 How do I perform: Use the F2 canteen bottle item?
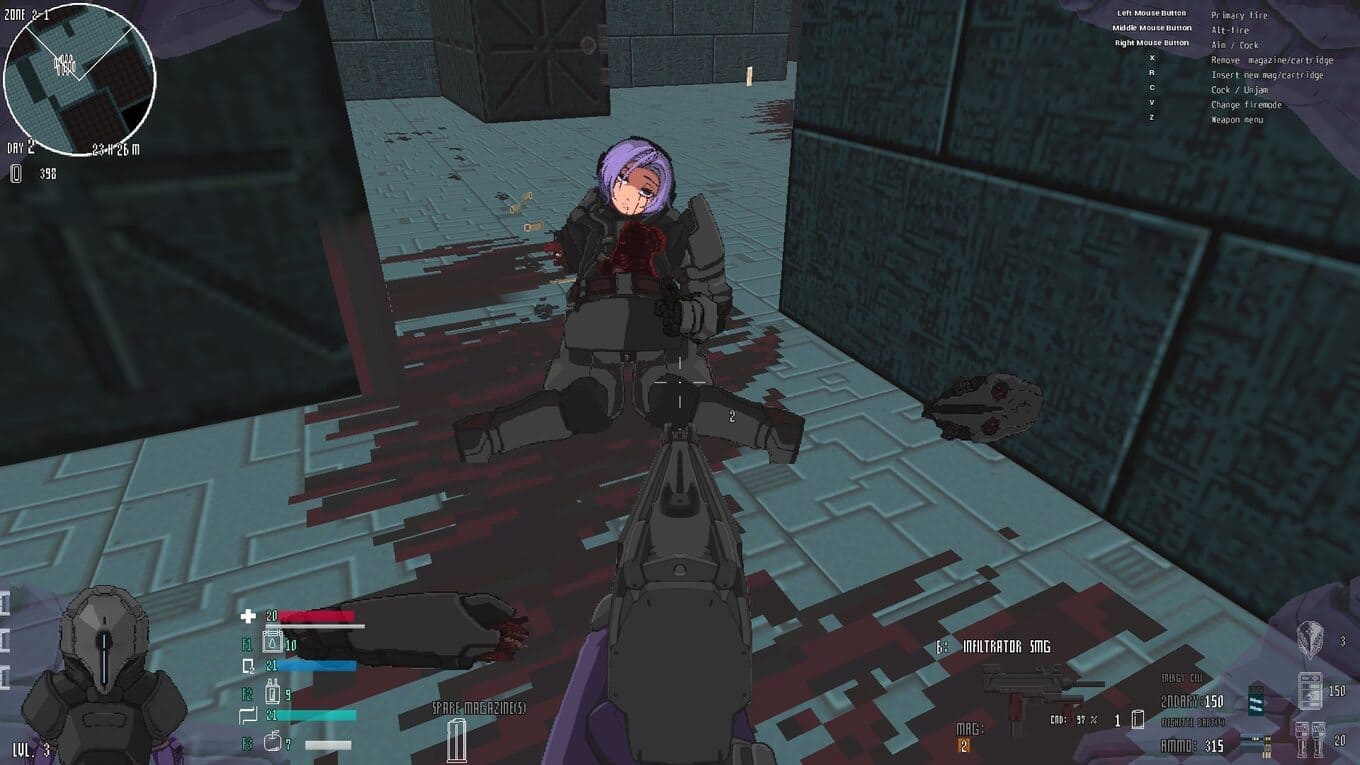click(270, 692)
